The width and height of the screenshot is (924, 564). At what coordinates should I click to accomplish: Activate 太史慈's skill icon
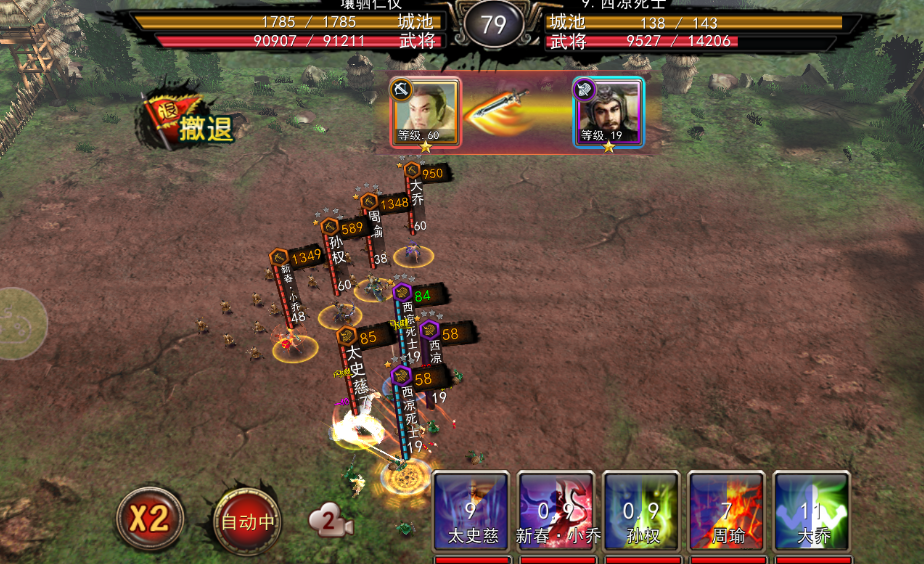point(470,511)
